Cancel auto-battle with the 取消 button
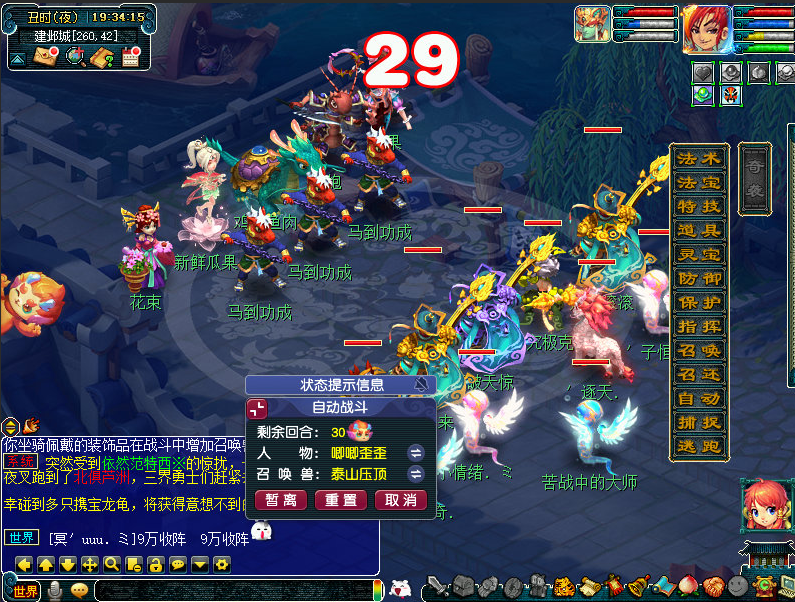This screenshot has width=795, height=602. click(400, 500)
